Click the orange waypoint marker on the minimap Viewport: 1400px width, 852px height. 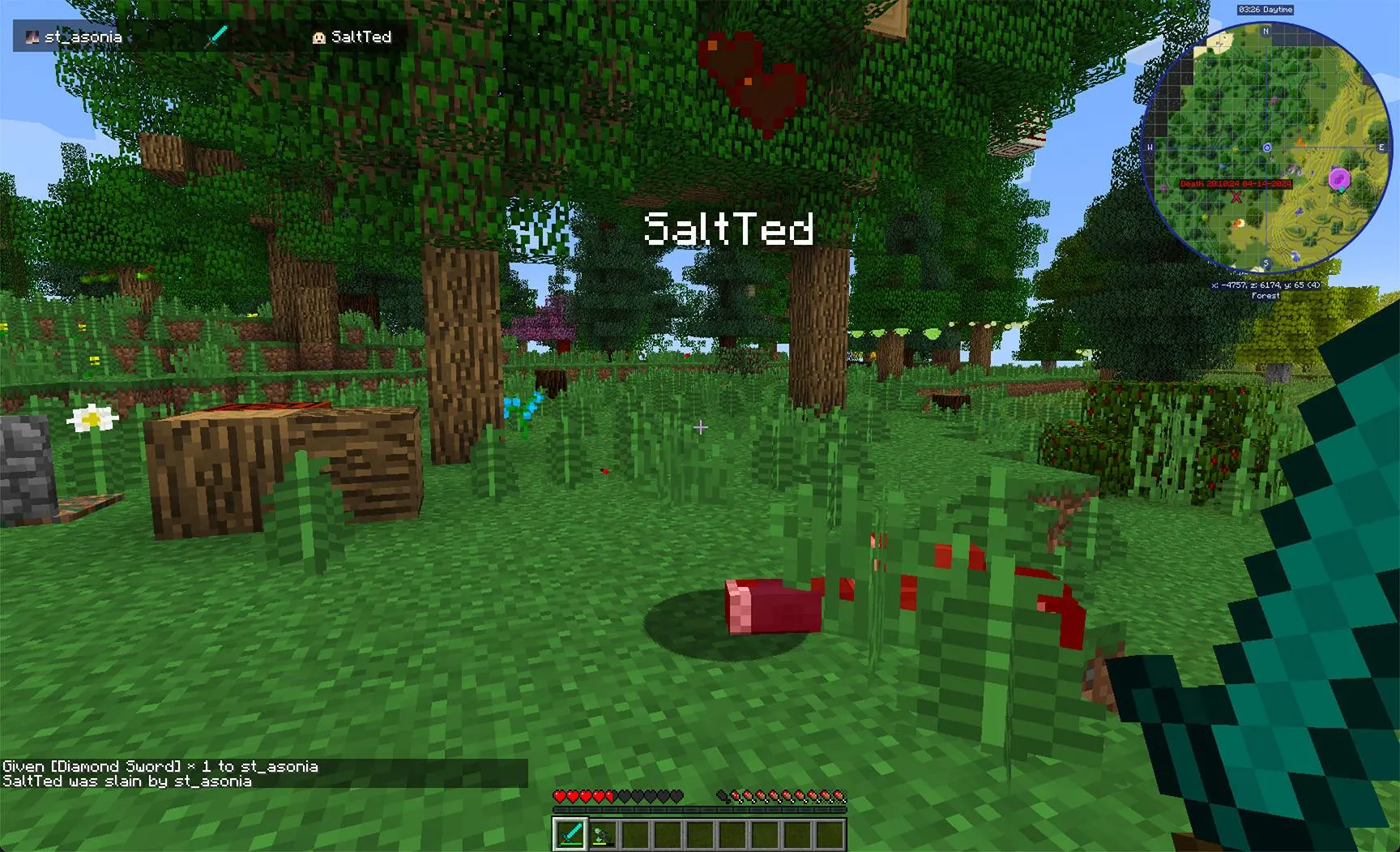coord(1300,143)
